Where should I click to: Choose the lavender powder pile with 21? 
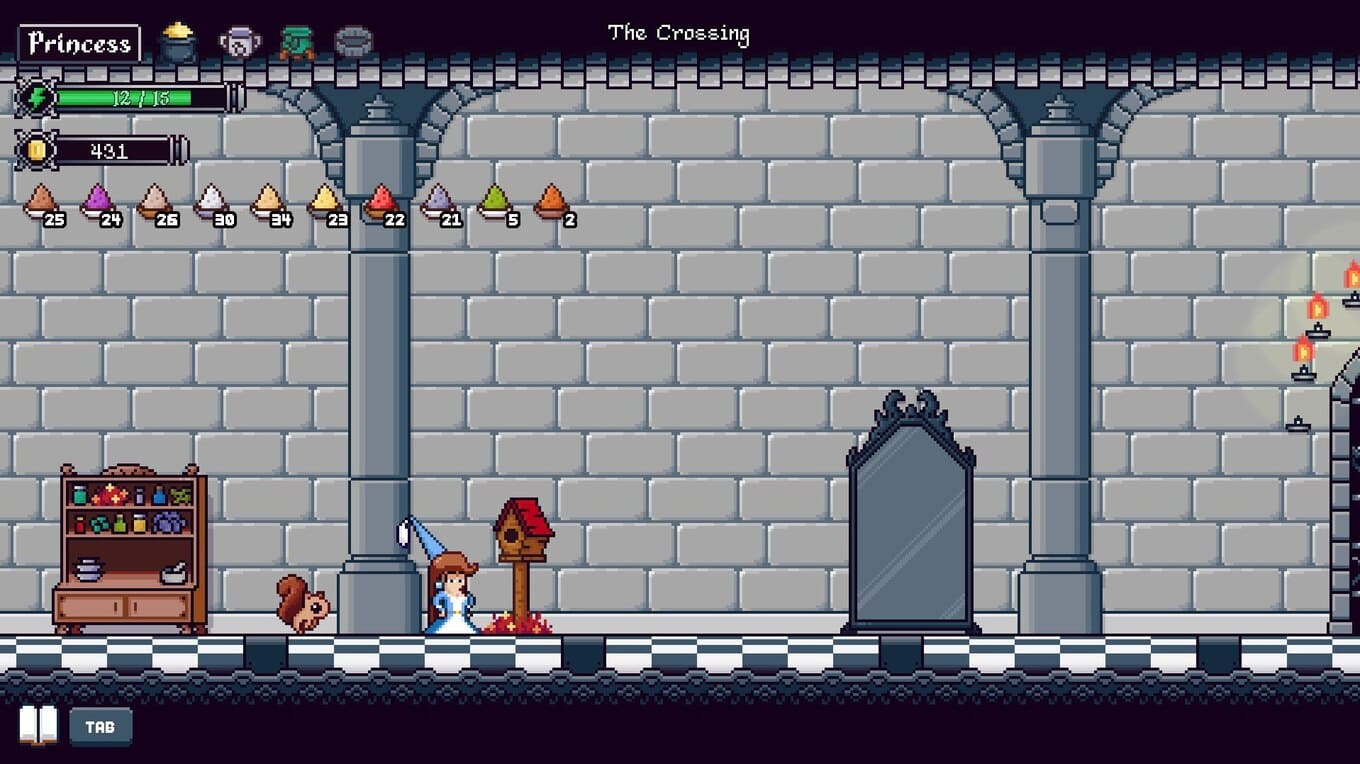[x=438, y=202]
